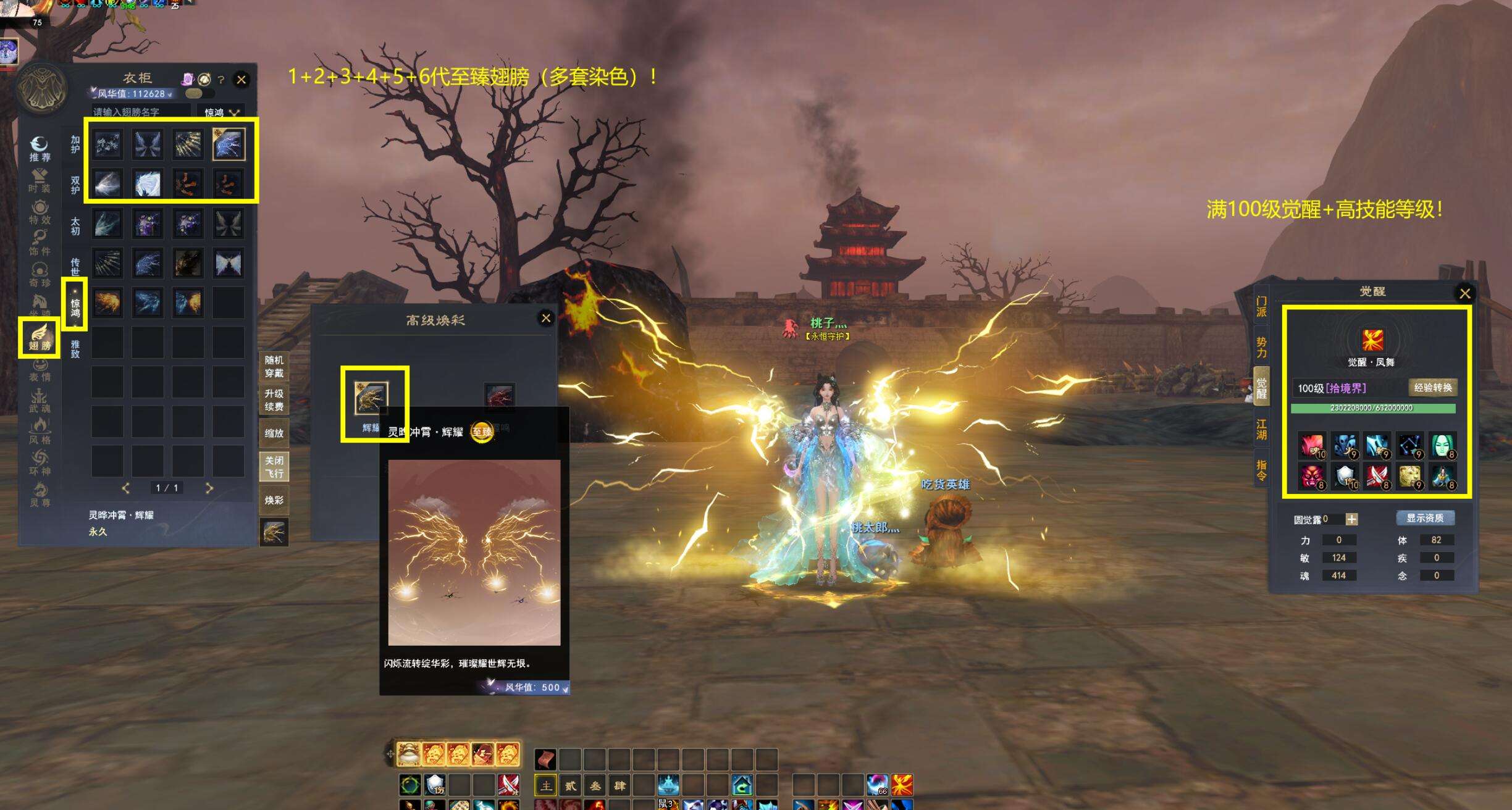
Task: Add 圆觉露 with the plus button
Action: pyautogui.click(x=1351, y=519)
